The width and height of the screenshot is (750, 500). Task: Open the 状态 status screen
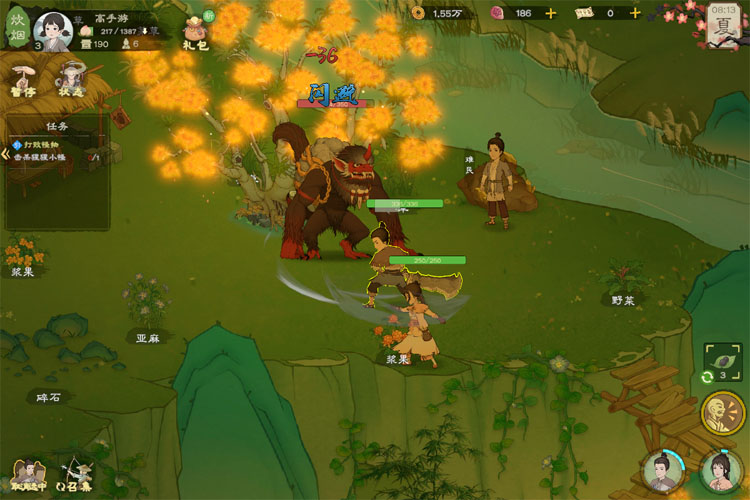coord(72,78)
